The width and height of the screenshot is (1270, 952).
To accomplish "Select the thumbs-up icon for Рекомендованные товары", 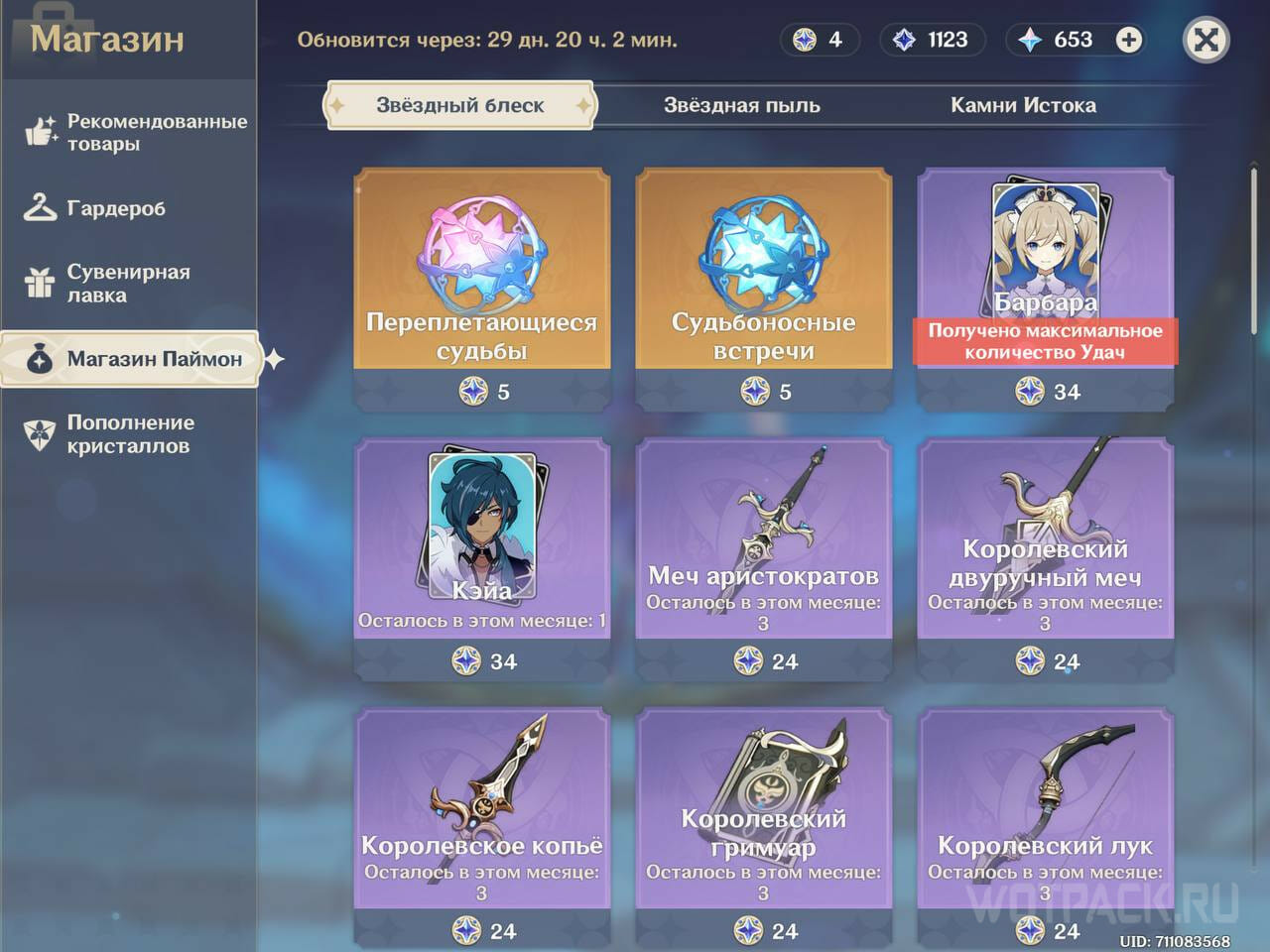I will click(40, 131).
